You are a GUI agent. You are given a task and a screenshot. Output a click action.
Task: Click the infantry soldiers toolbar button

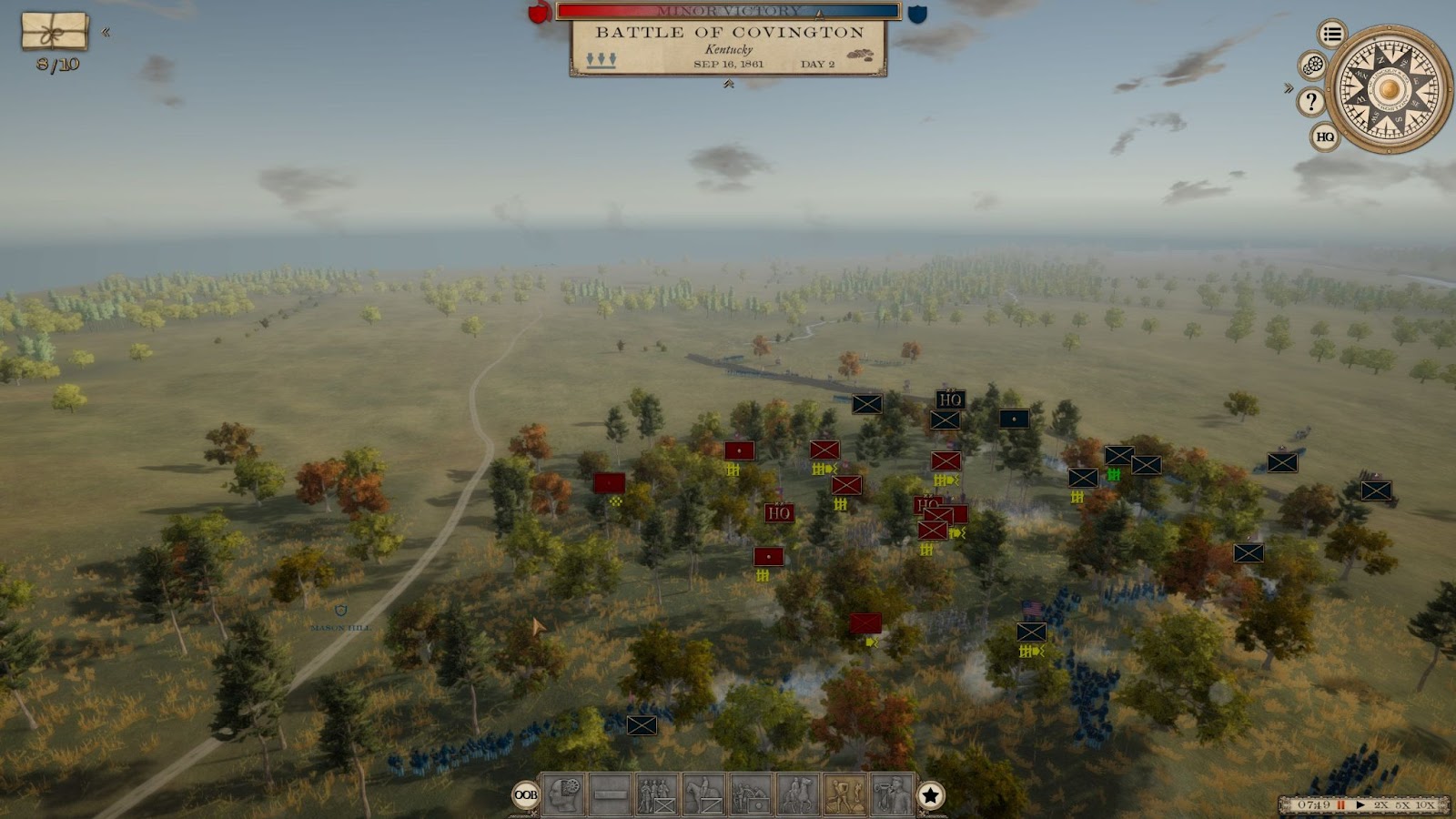click(657, 795)
